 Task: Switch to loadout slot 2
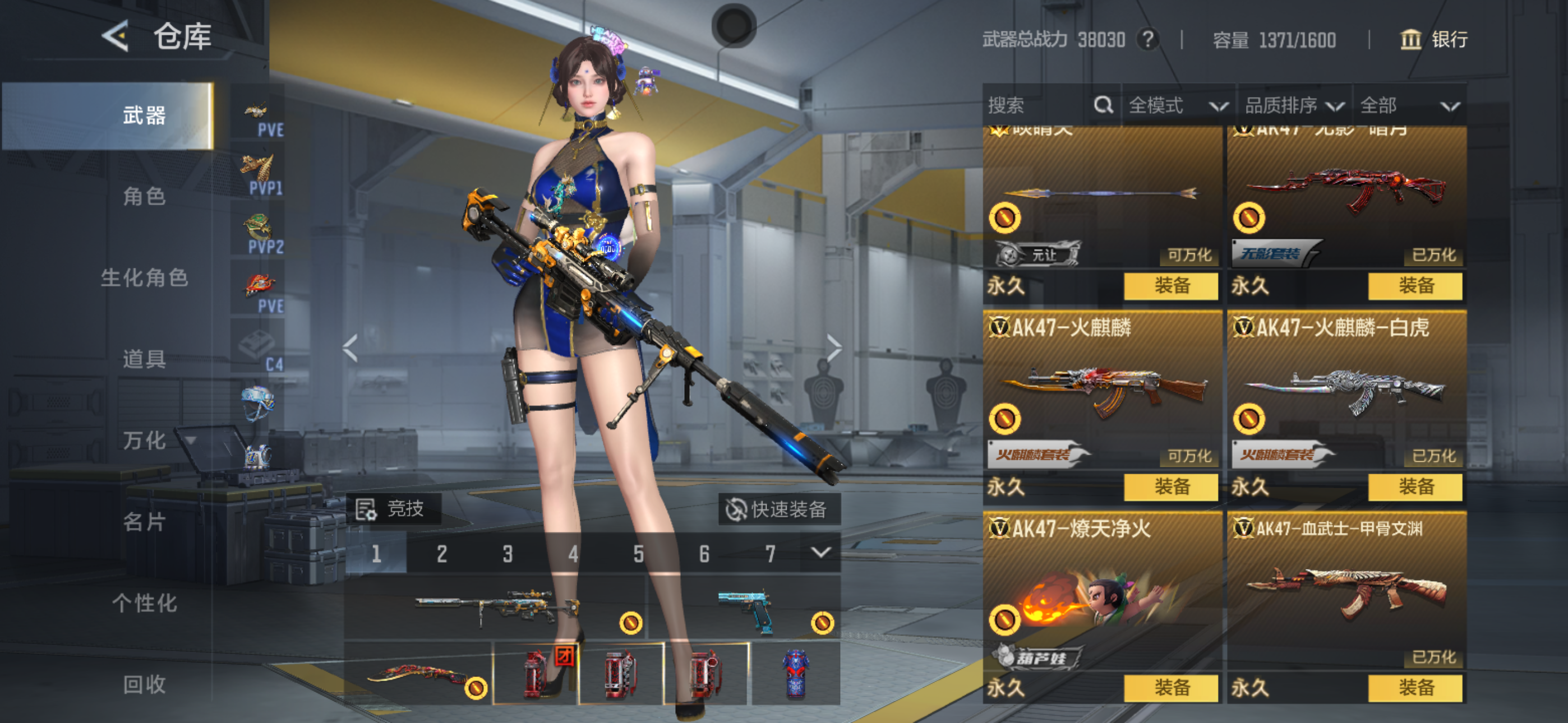pos(442,554)
